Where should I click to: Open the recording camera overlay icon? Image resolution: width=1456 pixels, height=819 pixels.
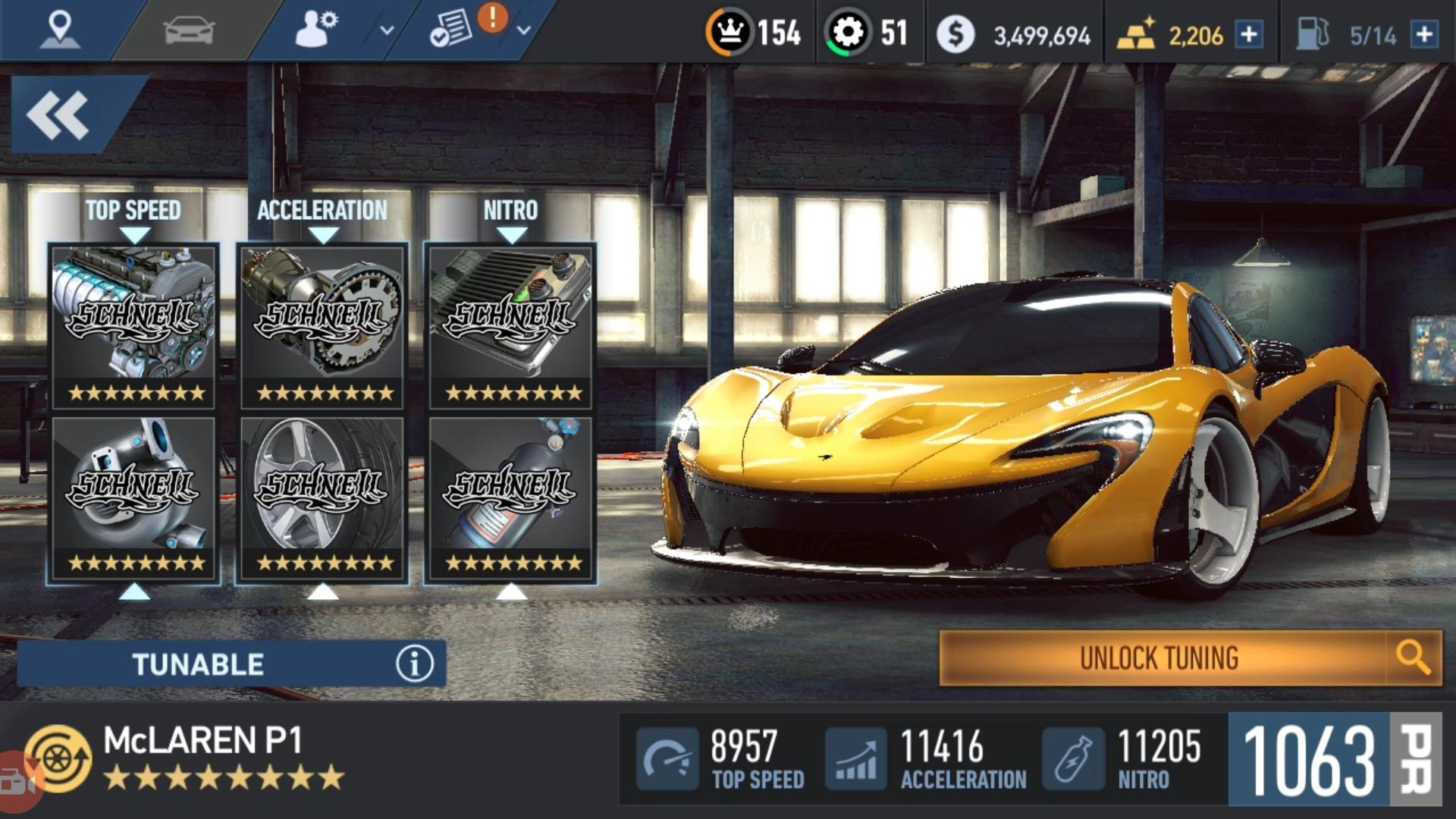coord(17,783)
